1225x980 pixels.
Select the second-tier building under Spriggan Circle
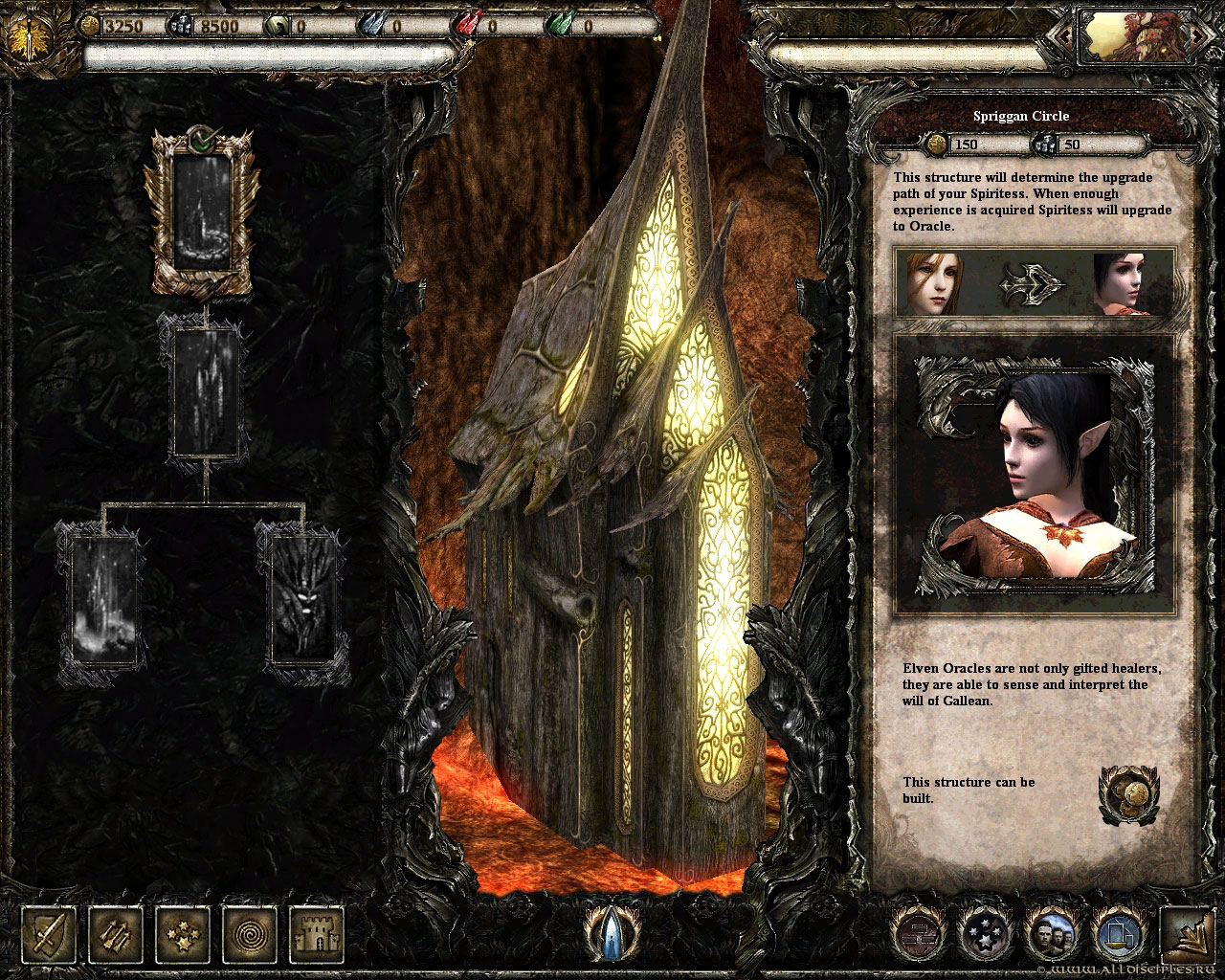point(204,392)
